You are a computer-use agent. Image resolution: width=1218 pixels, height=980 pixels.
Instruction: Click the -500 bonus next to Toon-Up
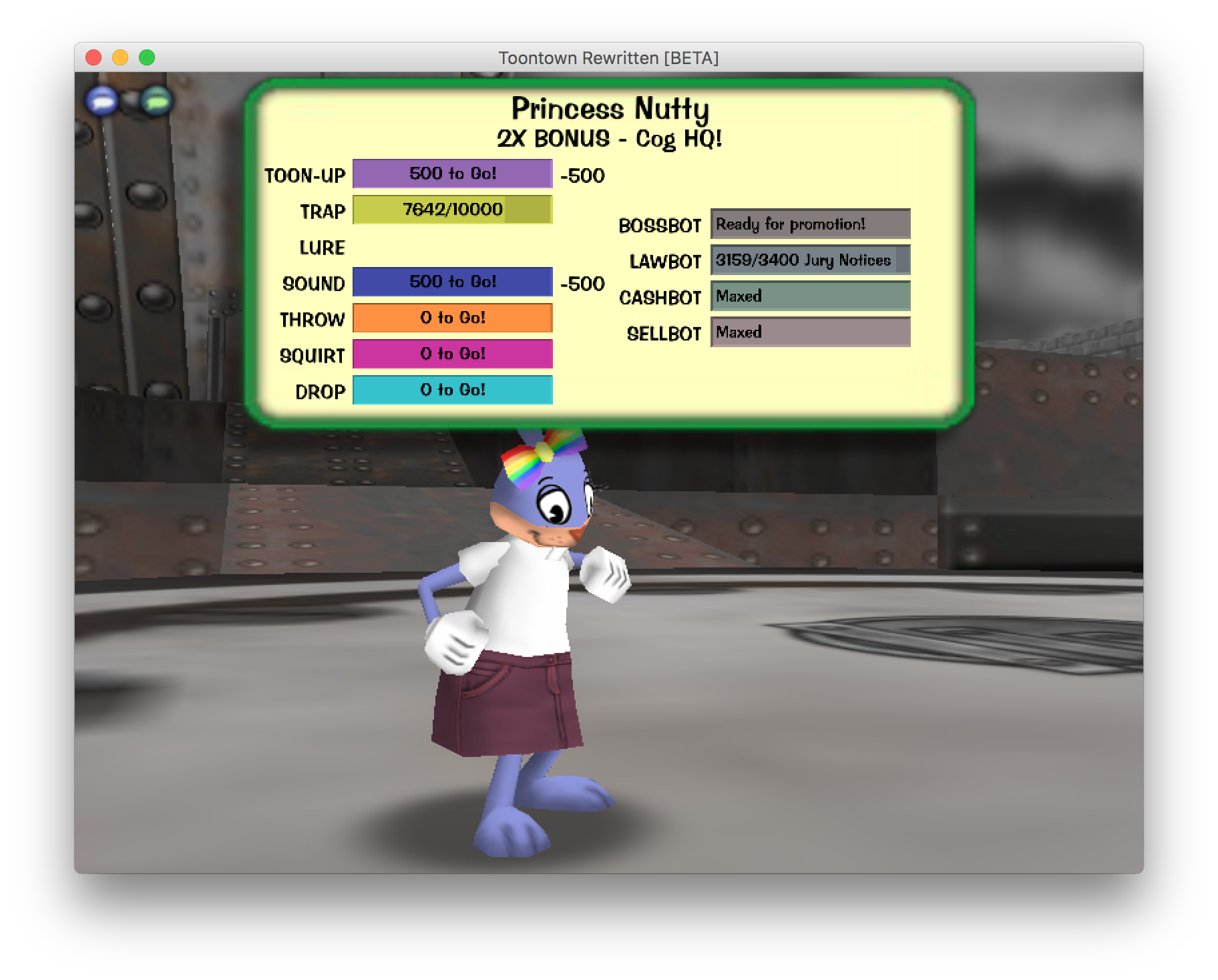tap(582, 176)
